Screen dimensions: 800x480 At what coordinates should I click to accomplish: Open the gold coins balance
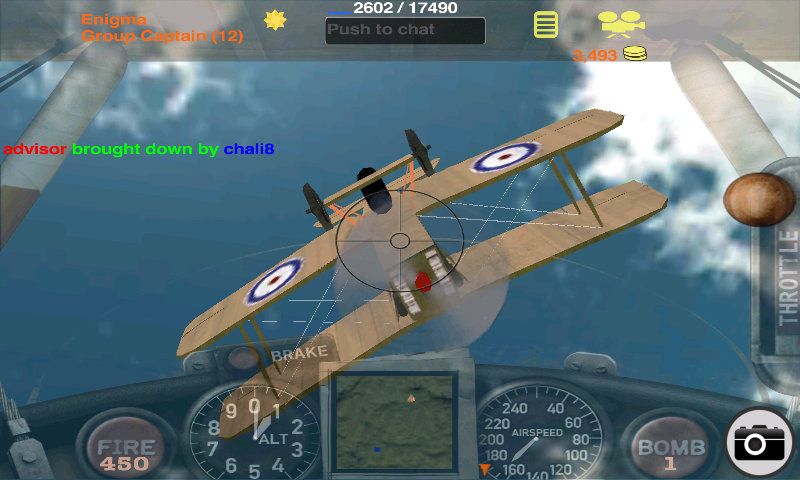(x=608, y=55)
